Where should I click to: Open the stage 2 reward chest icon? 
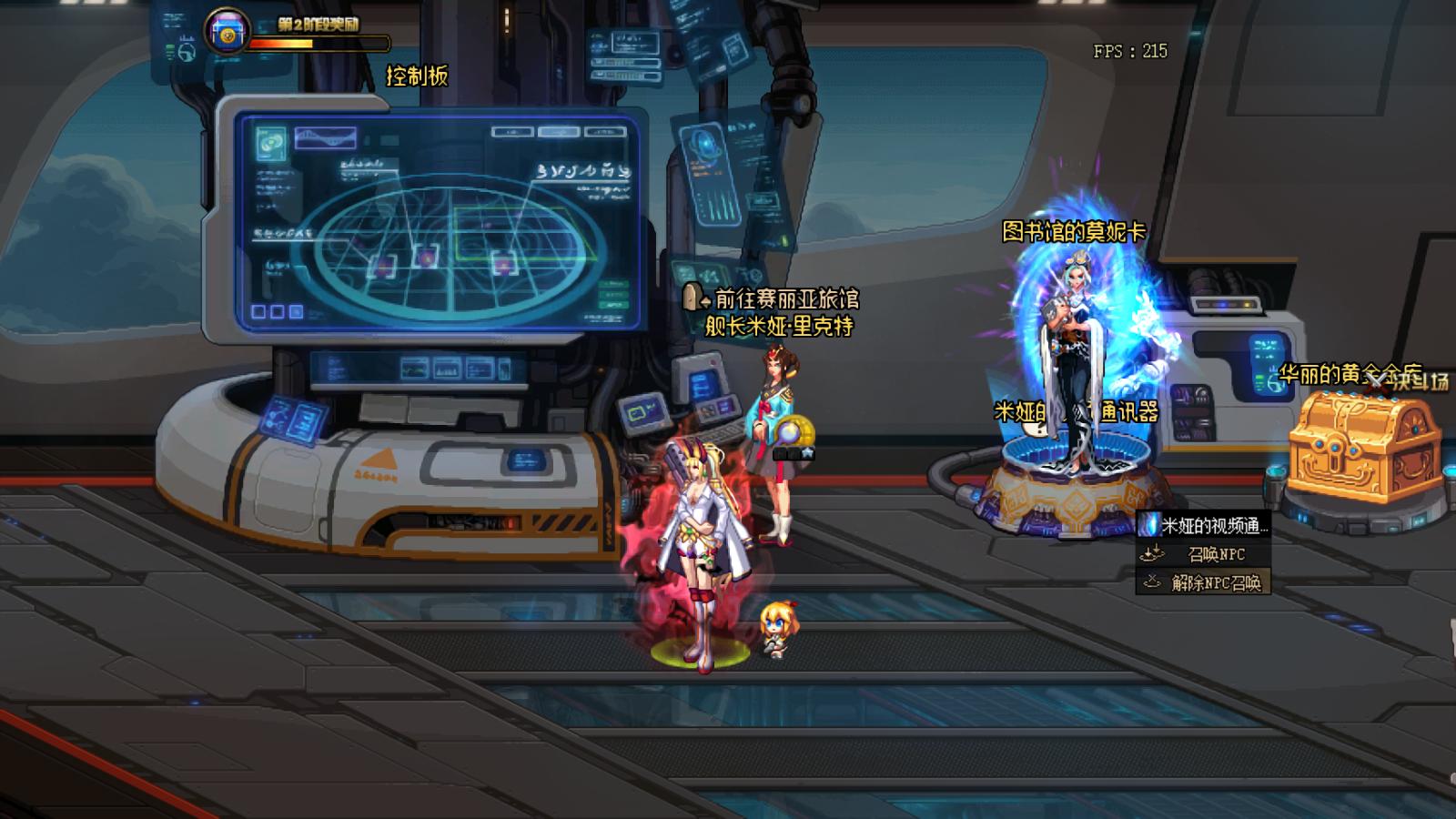(x=227, y=33)
